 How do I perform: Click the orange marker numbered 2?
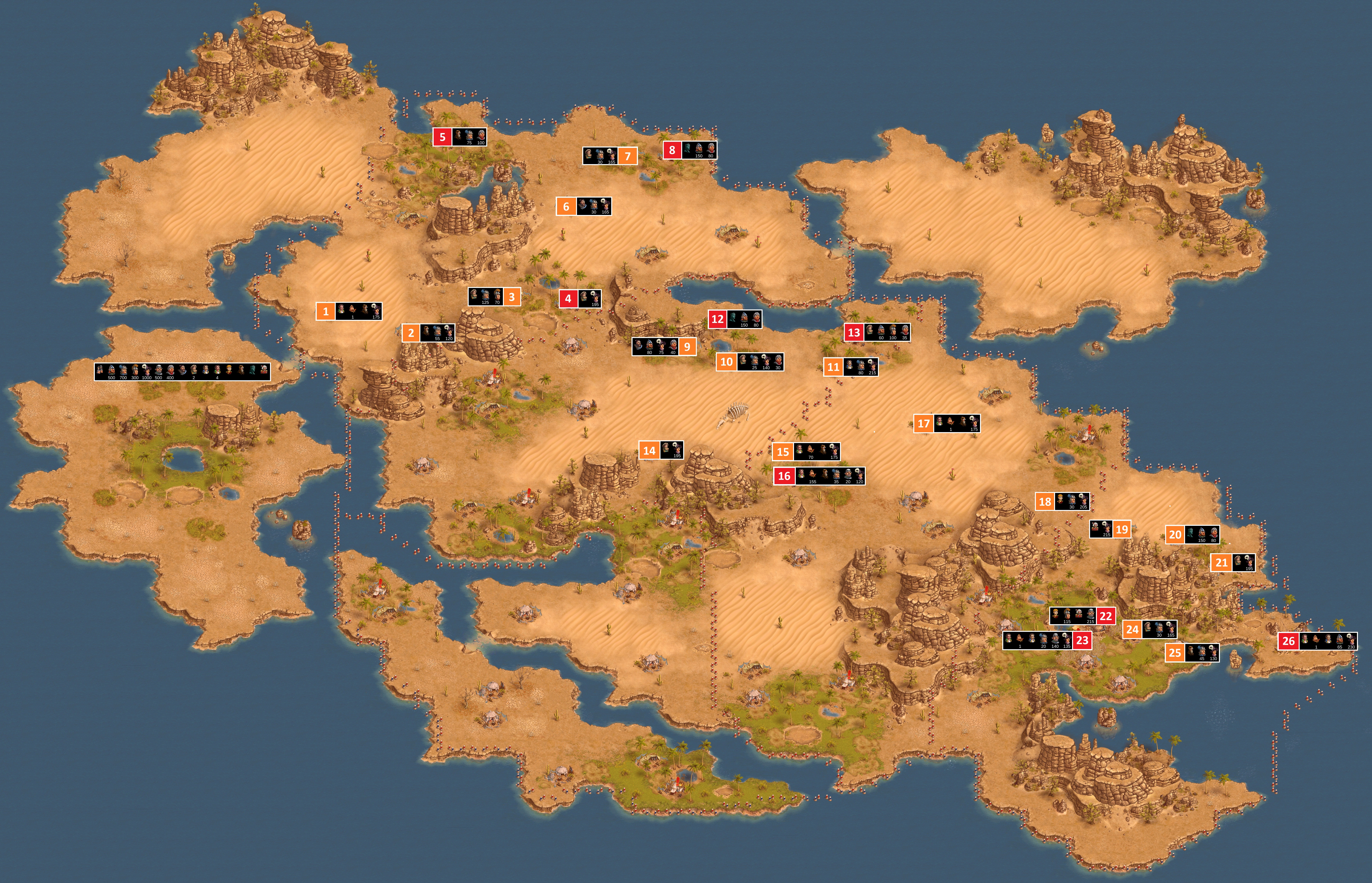[x=411, y=333]
